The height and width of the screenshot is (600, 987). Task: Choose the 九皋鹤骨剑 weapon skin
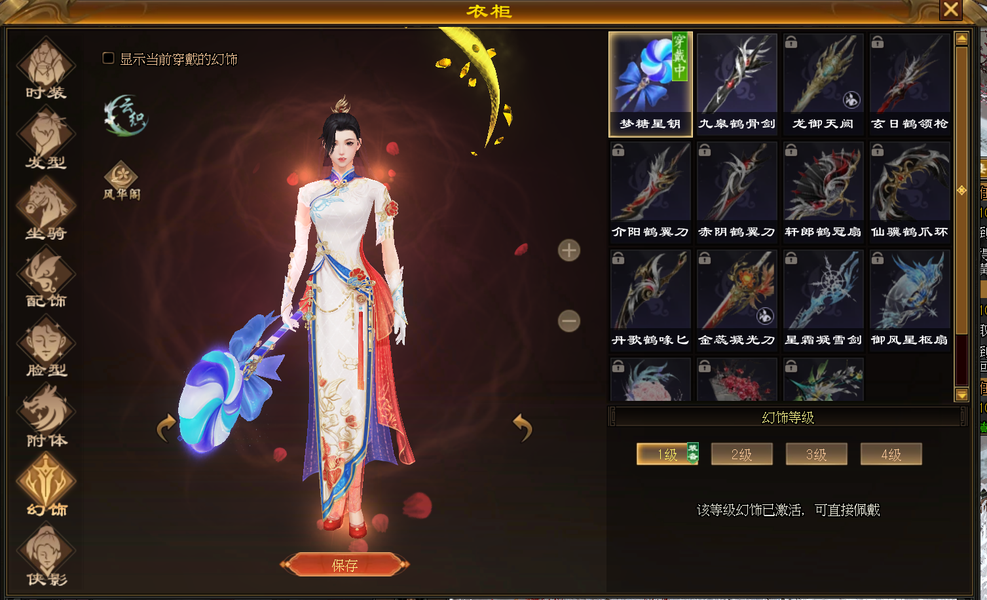737,84
